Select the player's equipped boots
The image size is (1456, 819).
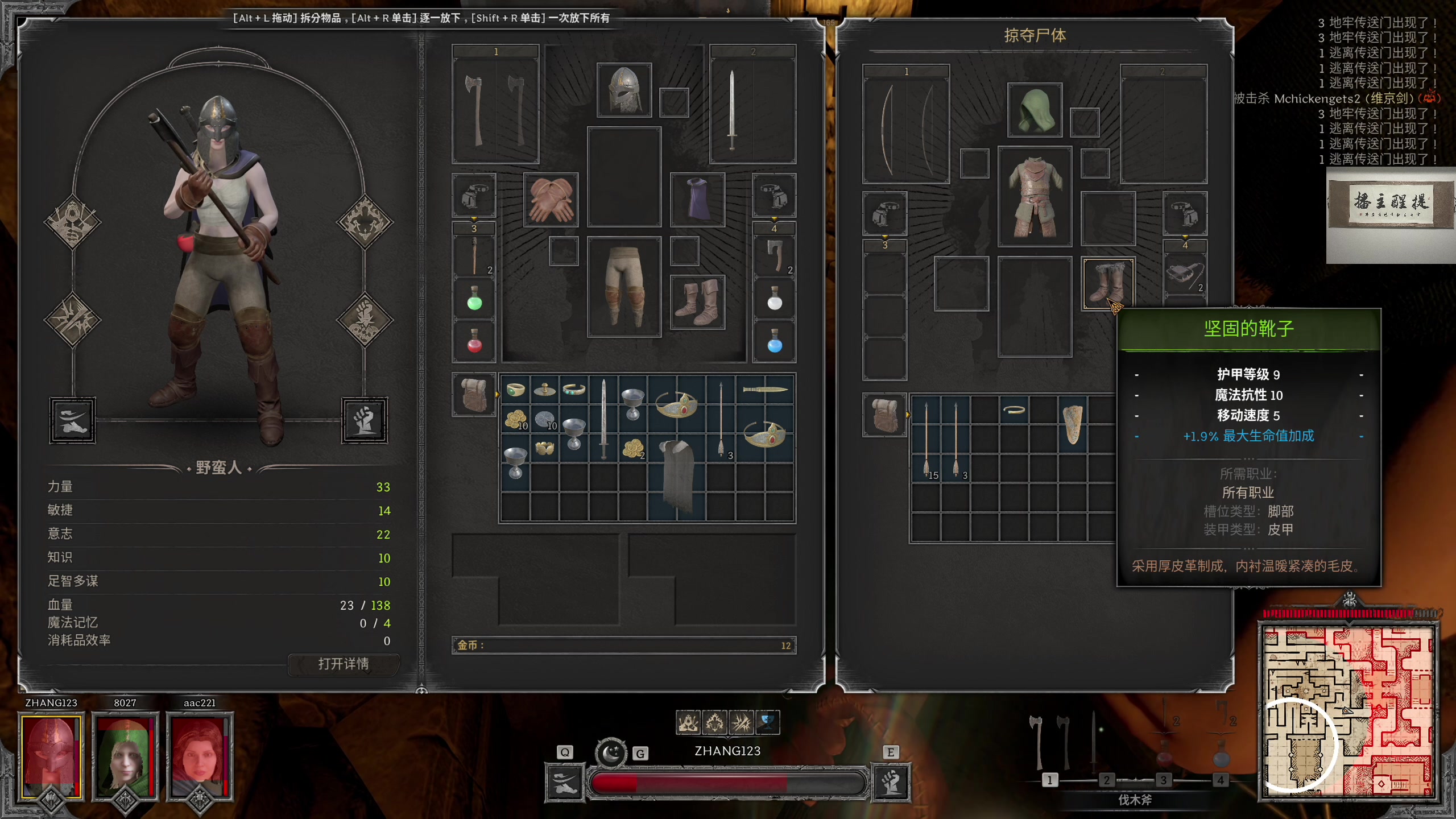tap(697, 302)
